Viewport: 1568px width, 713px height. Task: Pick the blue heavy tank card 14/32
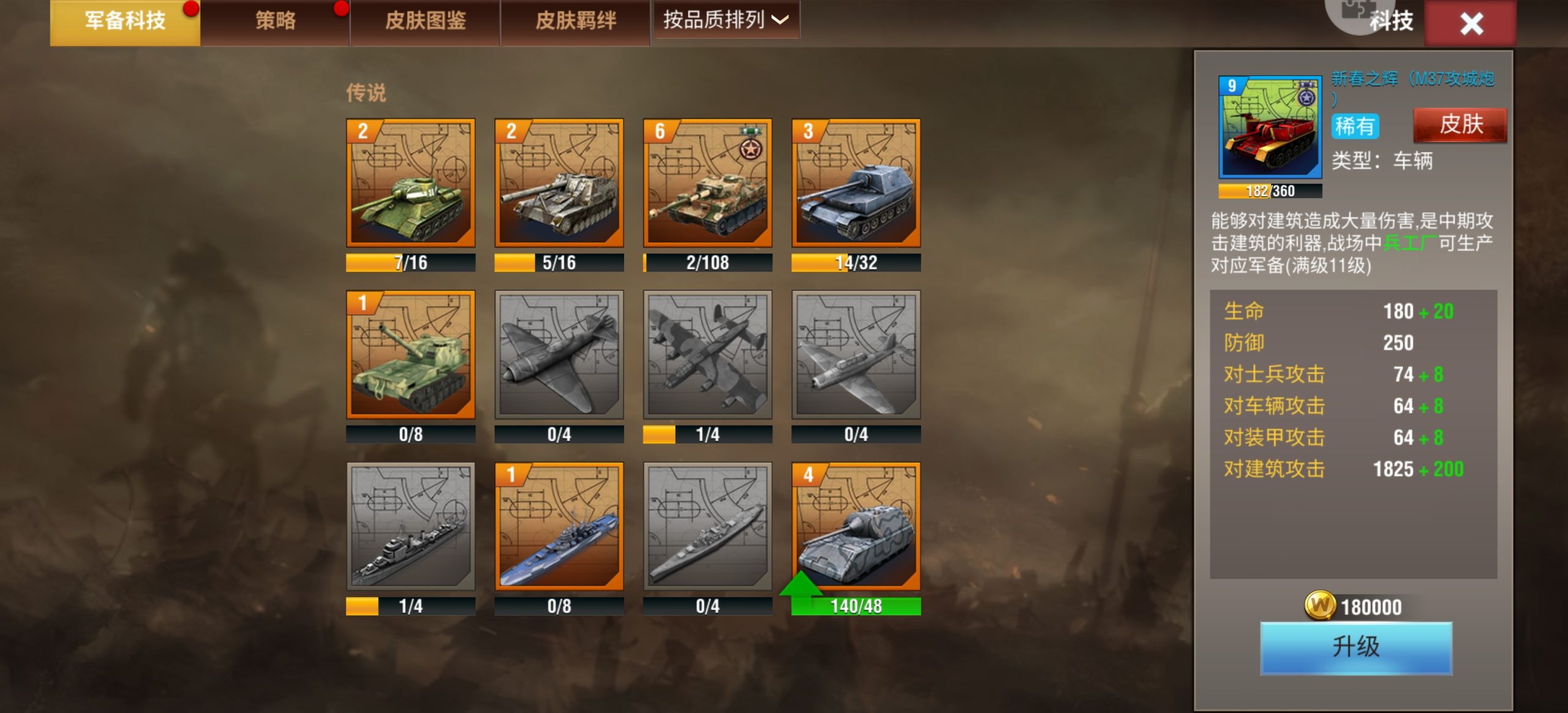pyautogui.click(x=856, y=183)
